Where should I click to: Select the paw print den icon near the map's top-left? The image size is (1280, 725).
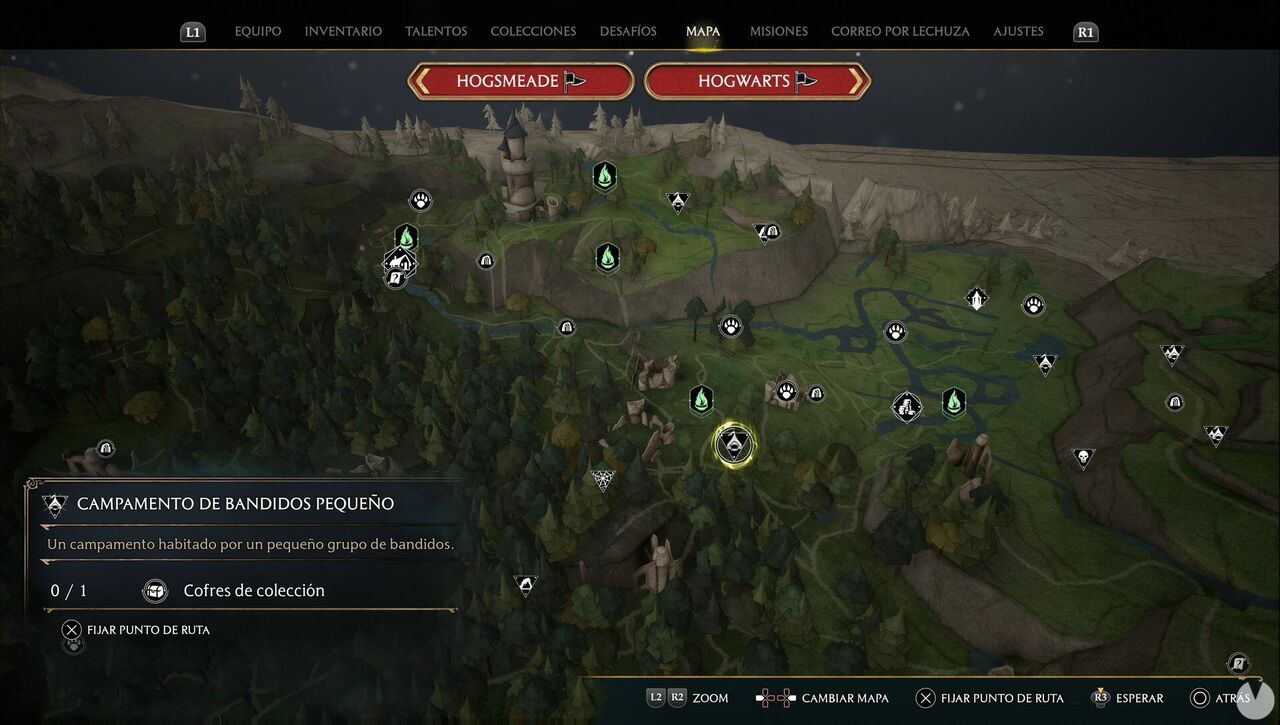(x=420, y=199)
